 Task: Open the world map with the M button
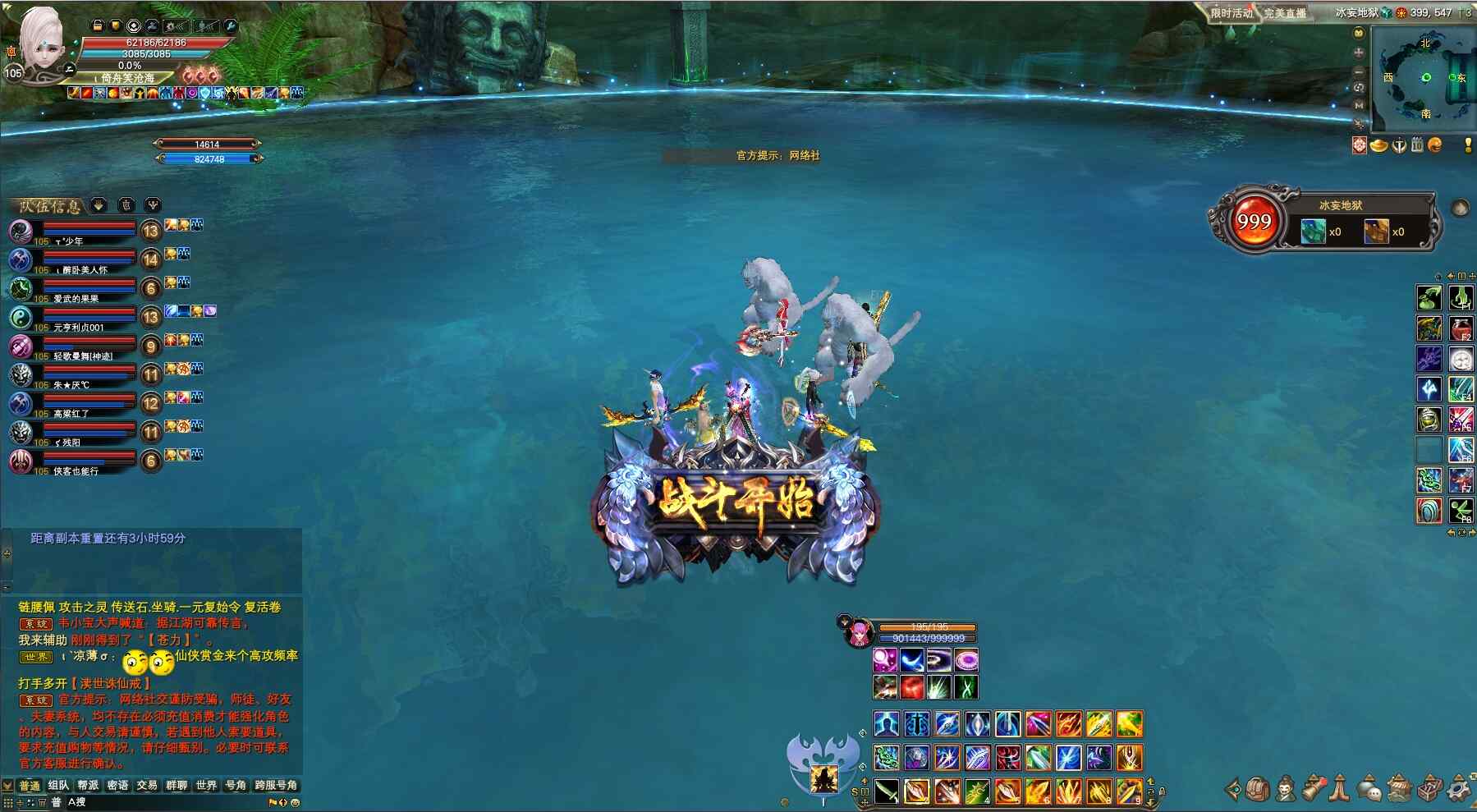tap(1359, 105)
